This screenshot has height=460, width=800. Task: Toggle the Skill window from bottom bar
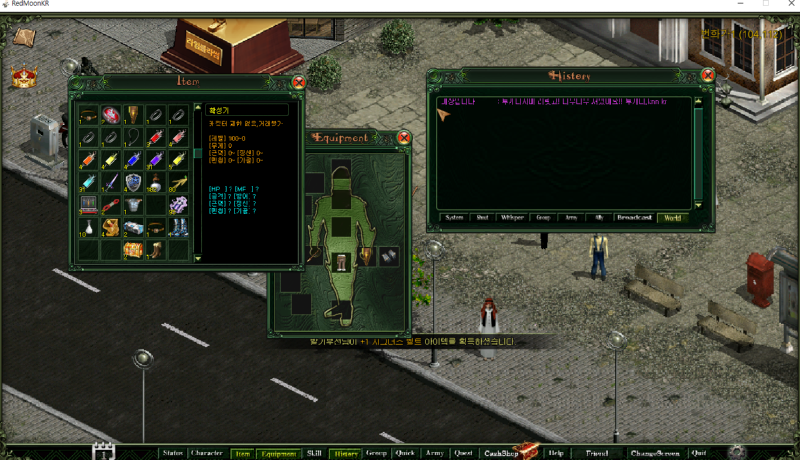314,453
